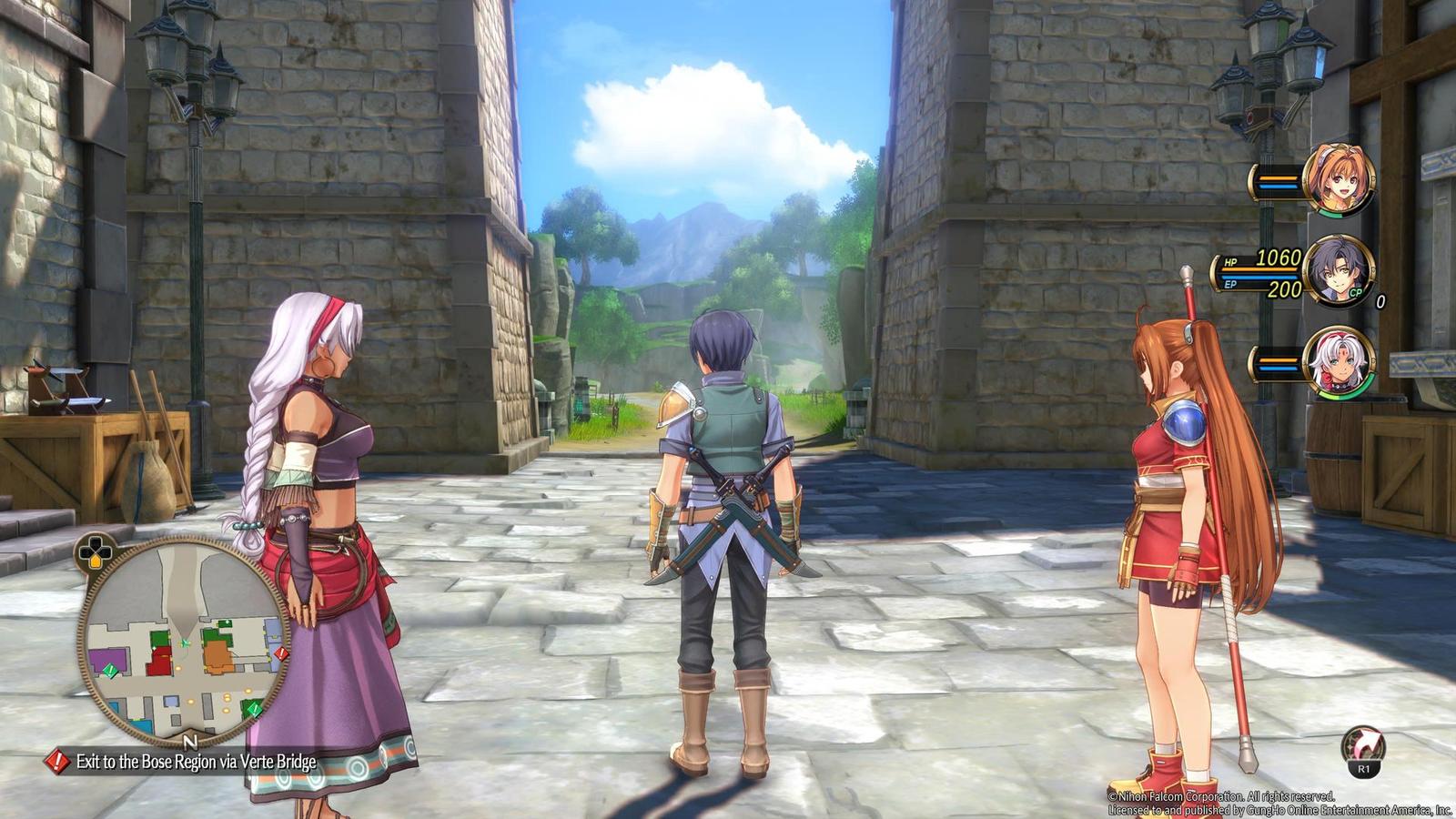The height and width of the screenshot is (819, 1456).
Task: Click the red exclamation quest marker on minimap
Action: point(280,654)
